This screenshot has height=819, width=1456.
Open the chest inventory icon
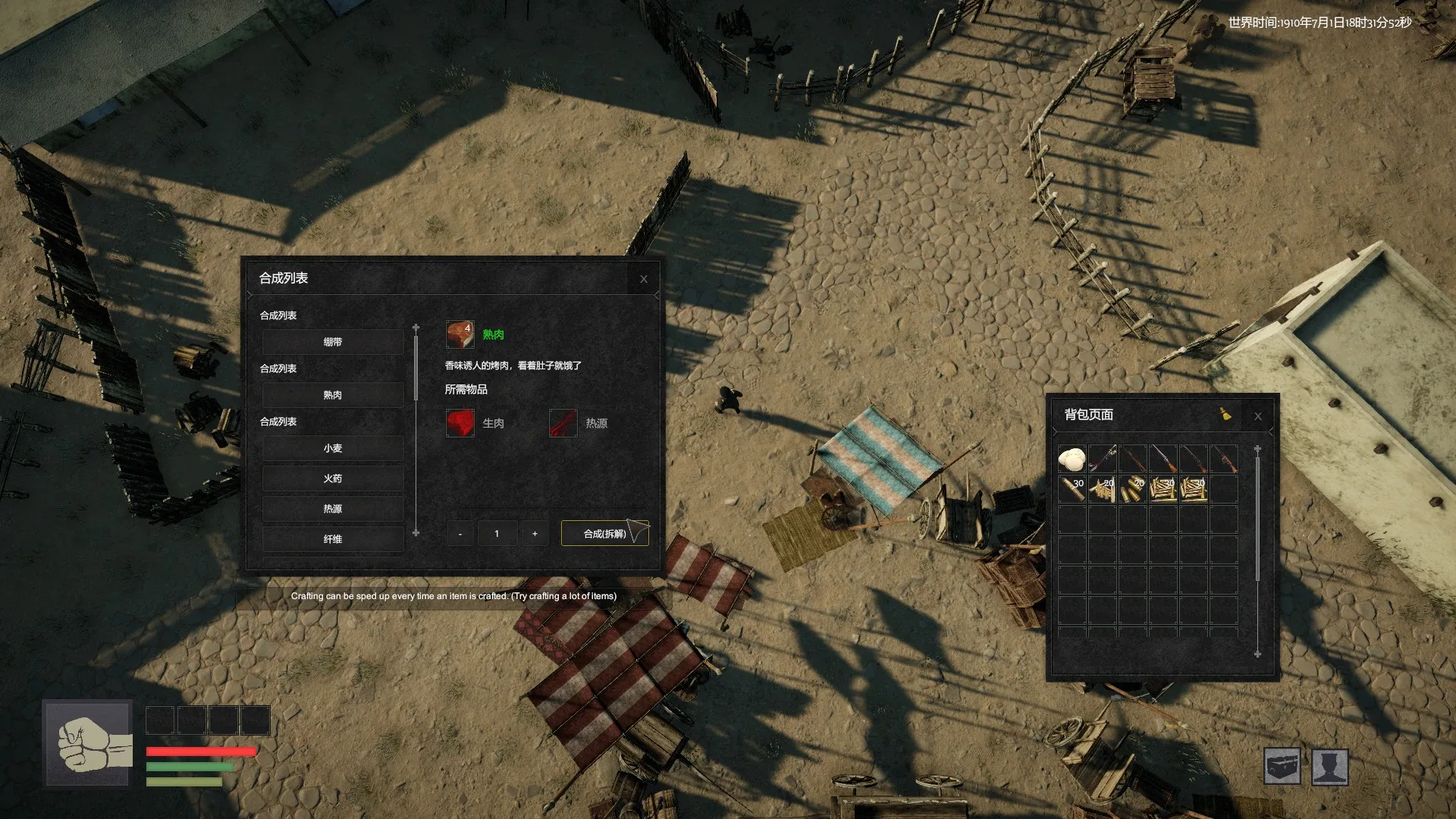[x=1282, y=767]
